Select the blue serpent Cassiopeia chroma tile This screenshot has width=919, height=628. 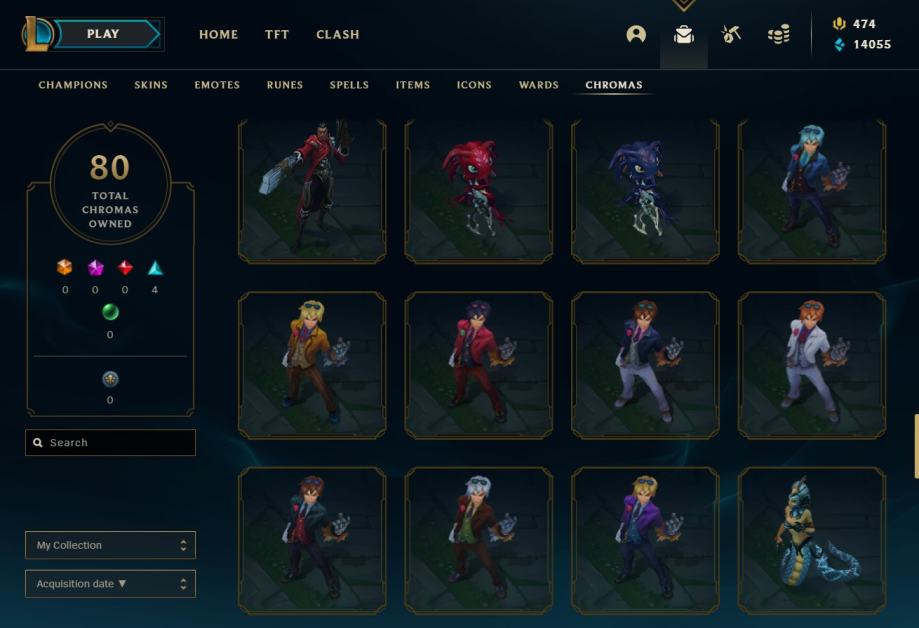[x=811, y=540]
